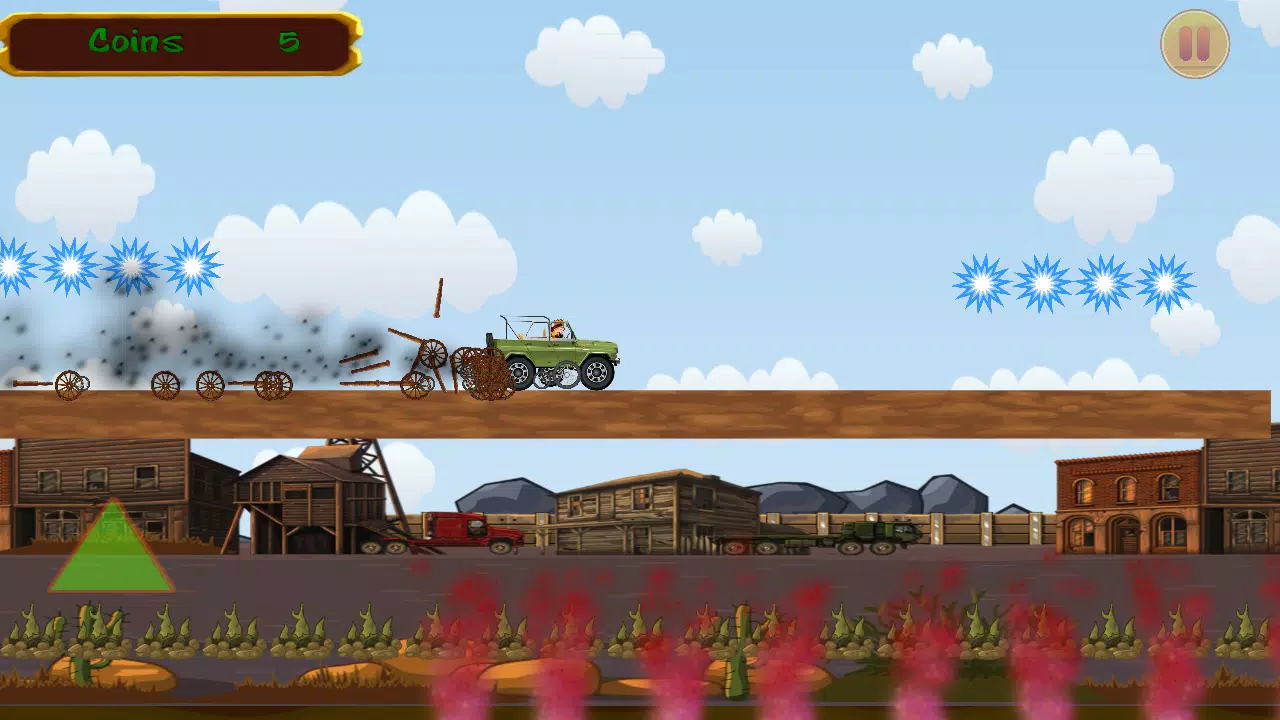Pause the game using the pause icon
The width and height of the screenshot is (1280, 720).
tap(1194, 43)
